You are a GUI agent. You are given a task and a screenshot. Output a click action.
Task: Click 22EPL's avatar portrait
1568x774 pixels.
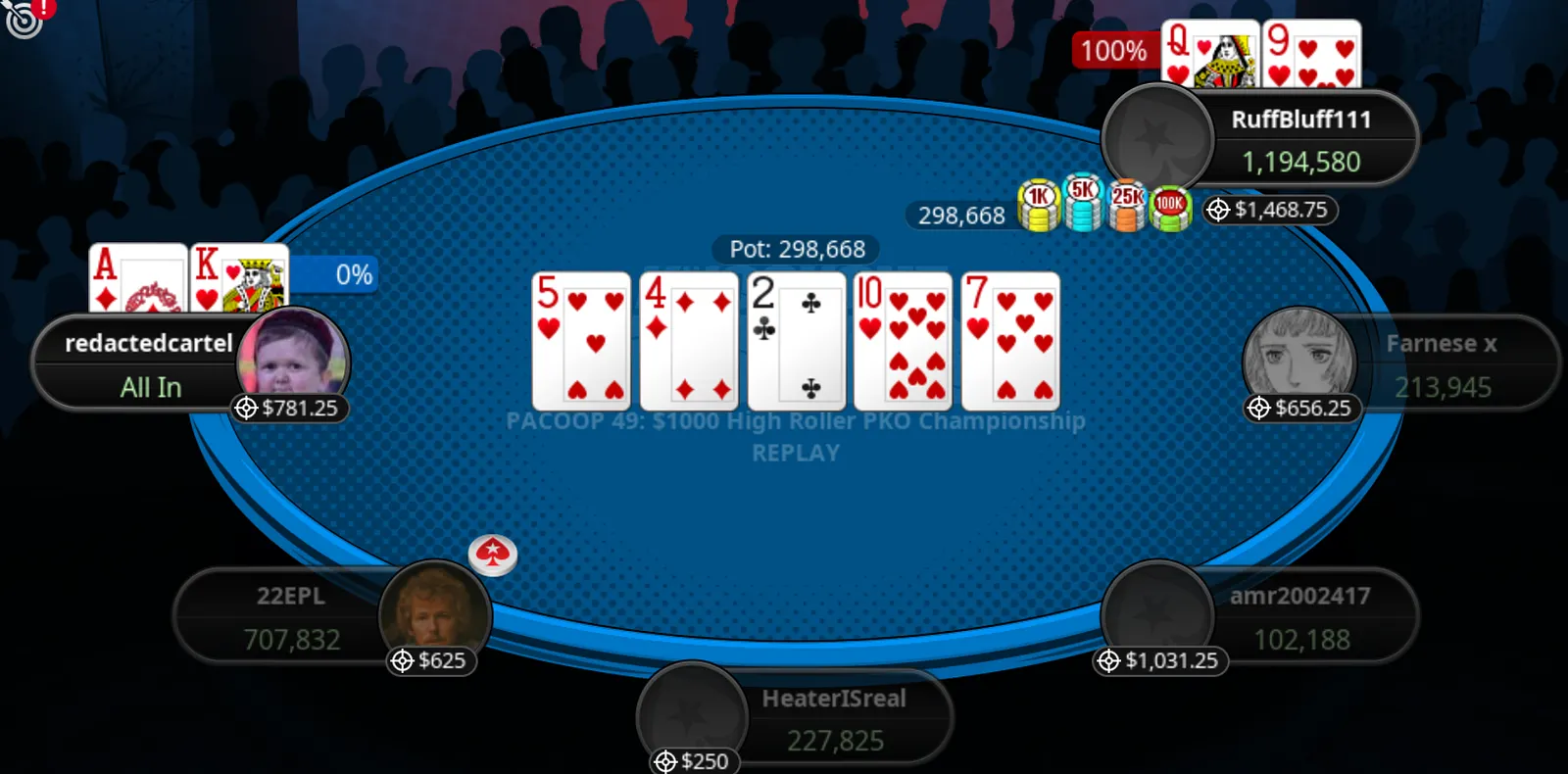click(x=435, y=607)
